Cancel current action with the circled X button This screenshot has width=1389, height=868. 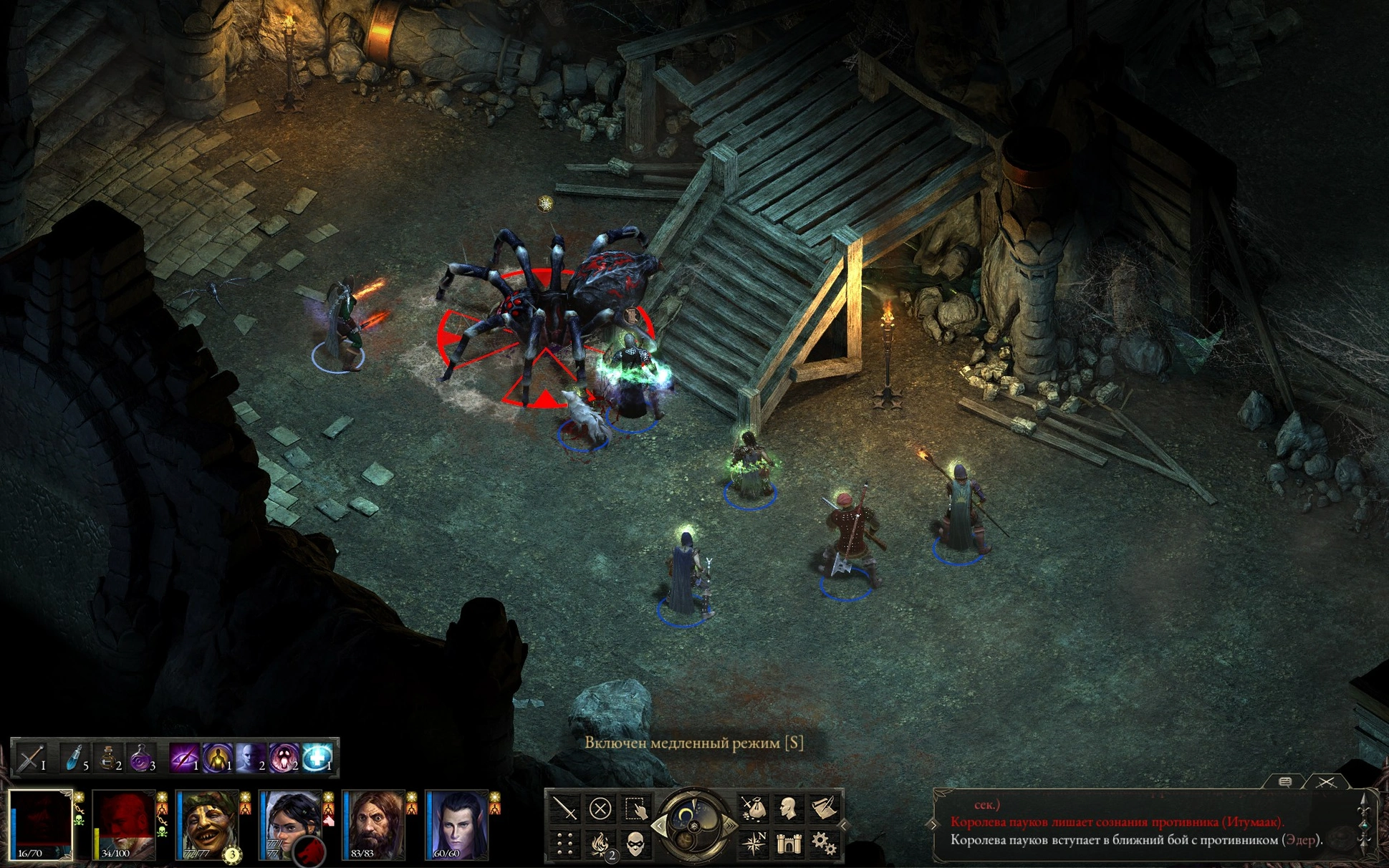tap(600, 809)
